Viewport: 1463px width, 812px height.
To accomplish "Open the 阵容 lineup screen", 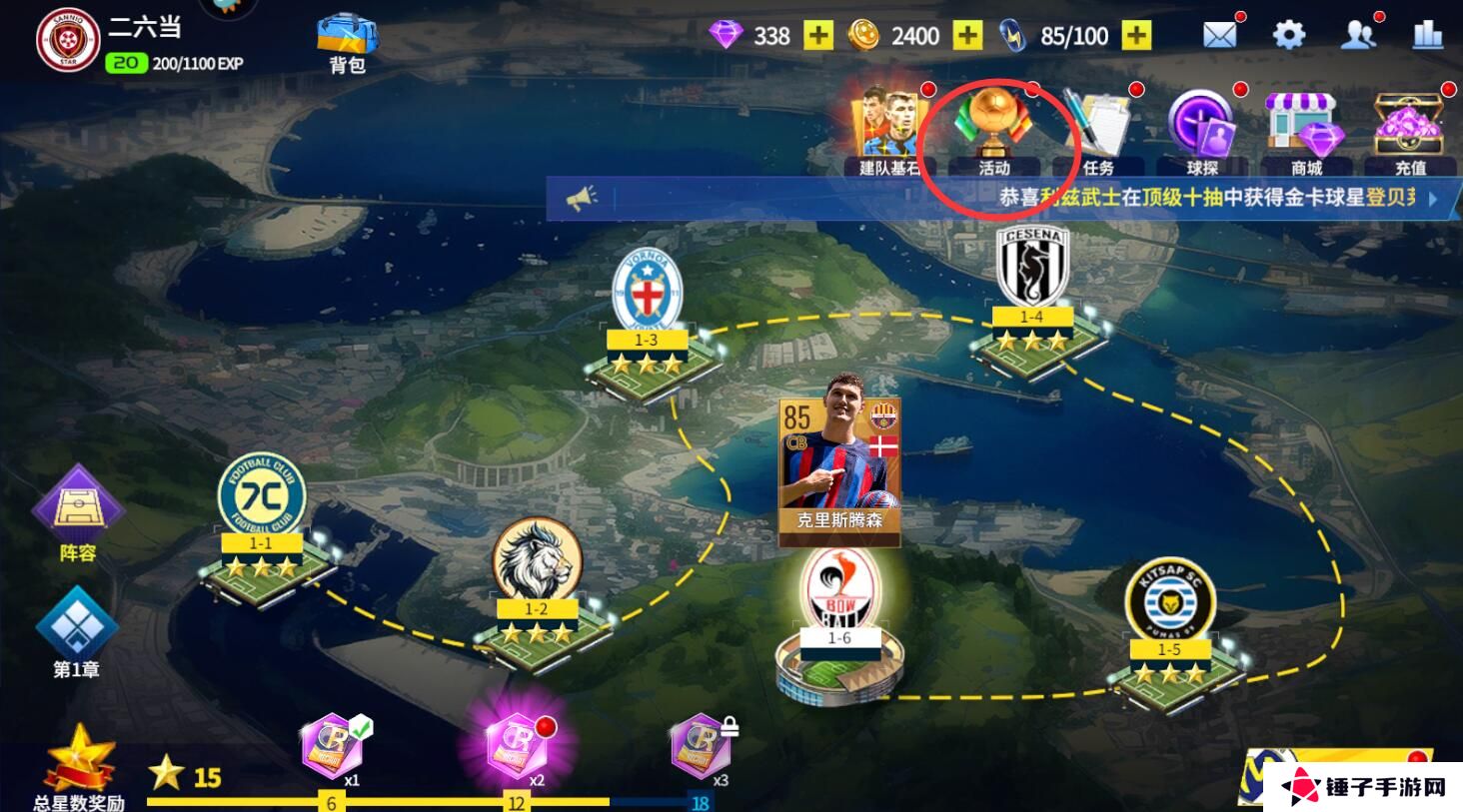I will point(77,511).
